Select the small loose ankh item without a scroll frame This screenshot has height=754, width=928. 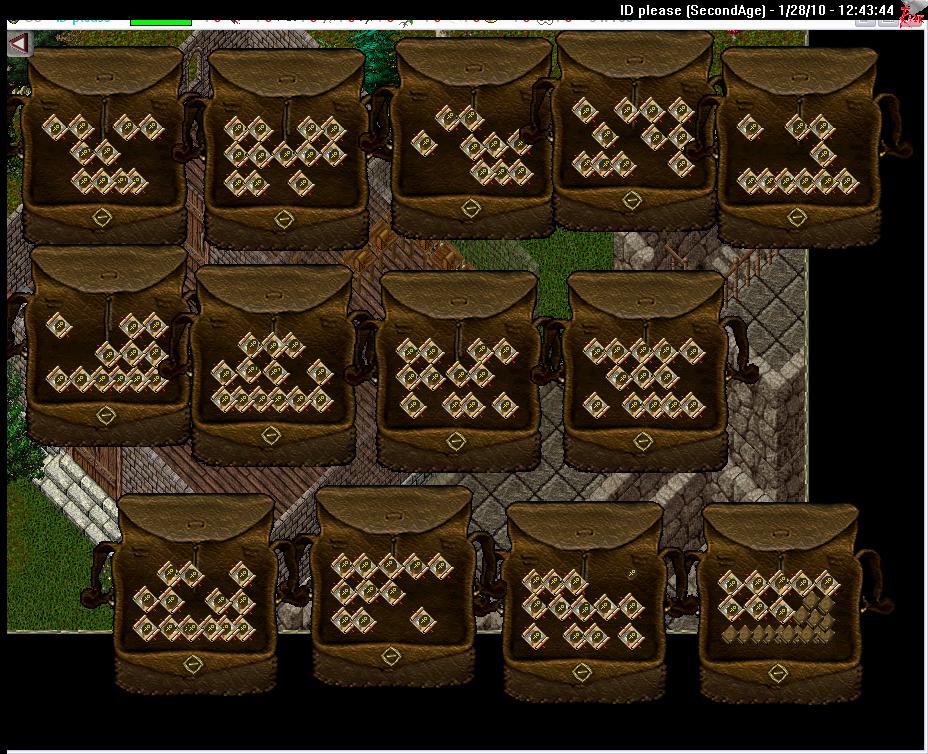[x=632, y=573]
